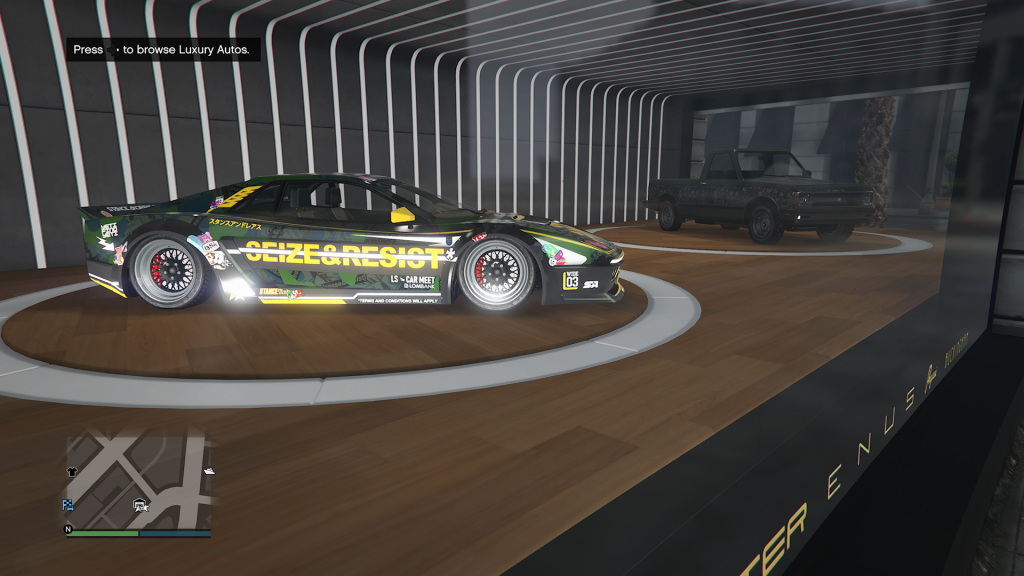Click the garage blip on the minimap

point(140,505)
